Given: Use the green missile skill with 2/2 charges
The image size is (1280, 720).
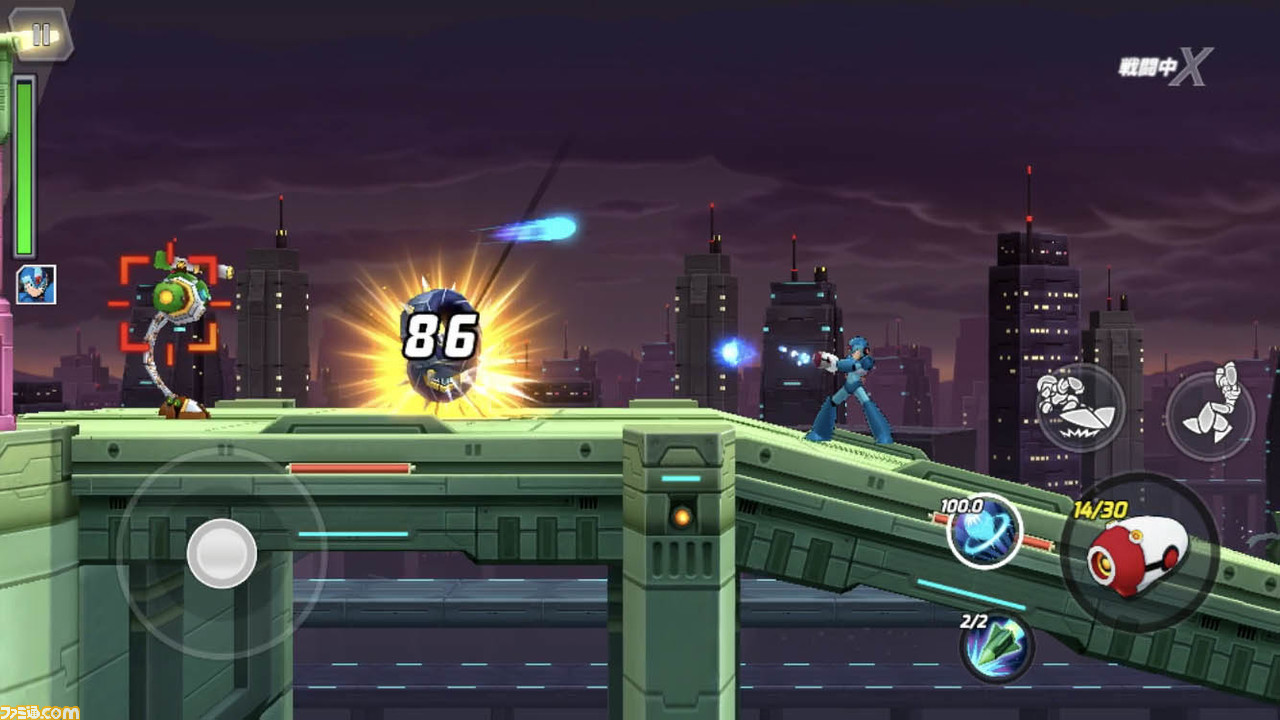Looking at the screenshot, I should [996, 645].
